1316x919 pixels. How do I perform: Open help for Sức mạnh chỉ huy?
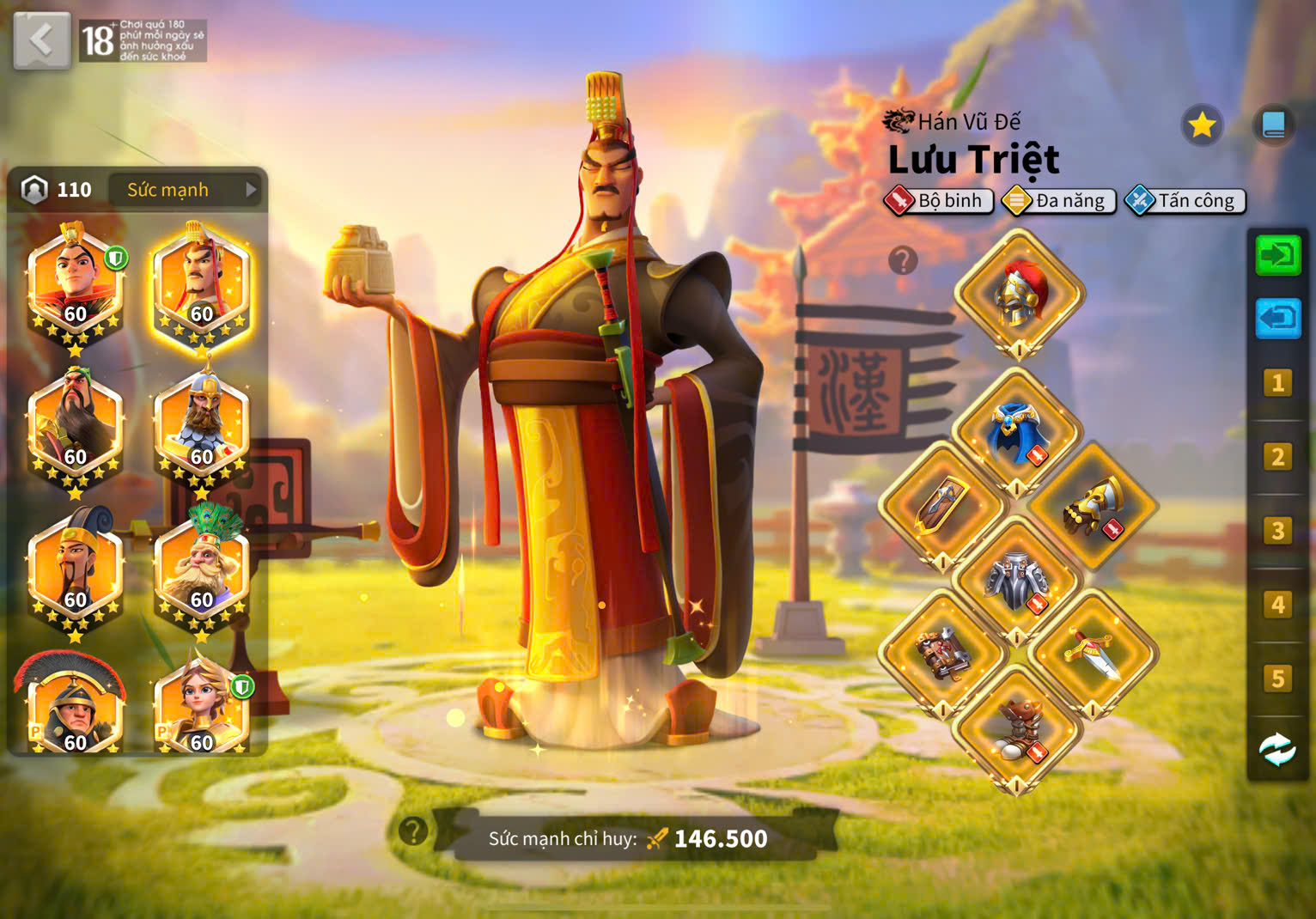pos(413,831)
